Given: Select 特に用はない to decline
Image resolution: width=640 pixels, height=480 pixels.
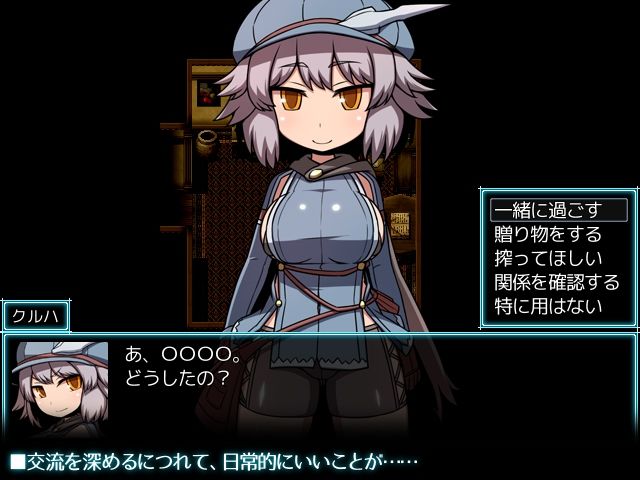Looking at the screenshot, I should click(548, 304).
